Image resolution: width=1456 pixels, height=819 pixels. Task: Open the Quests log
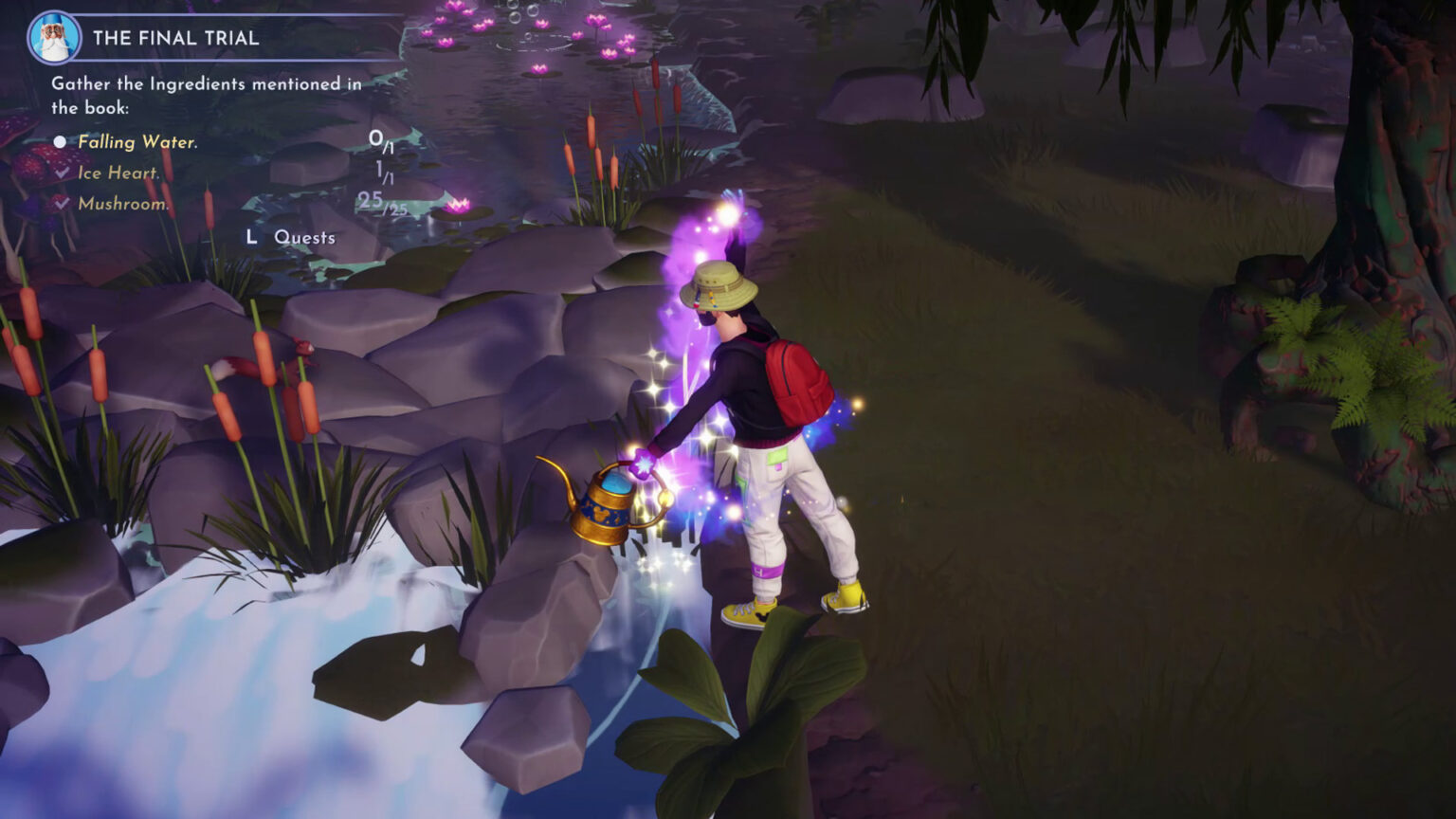pos(303,237)
